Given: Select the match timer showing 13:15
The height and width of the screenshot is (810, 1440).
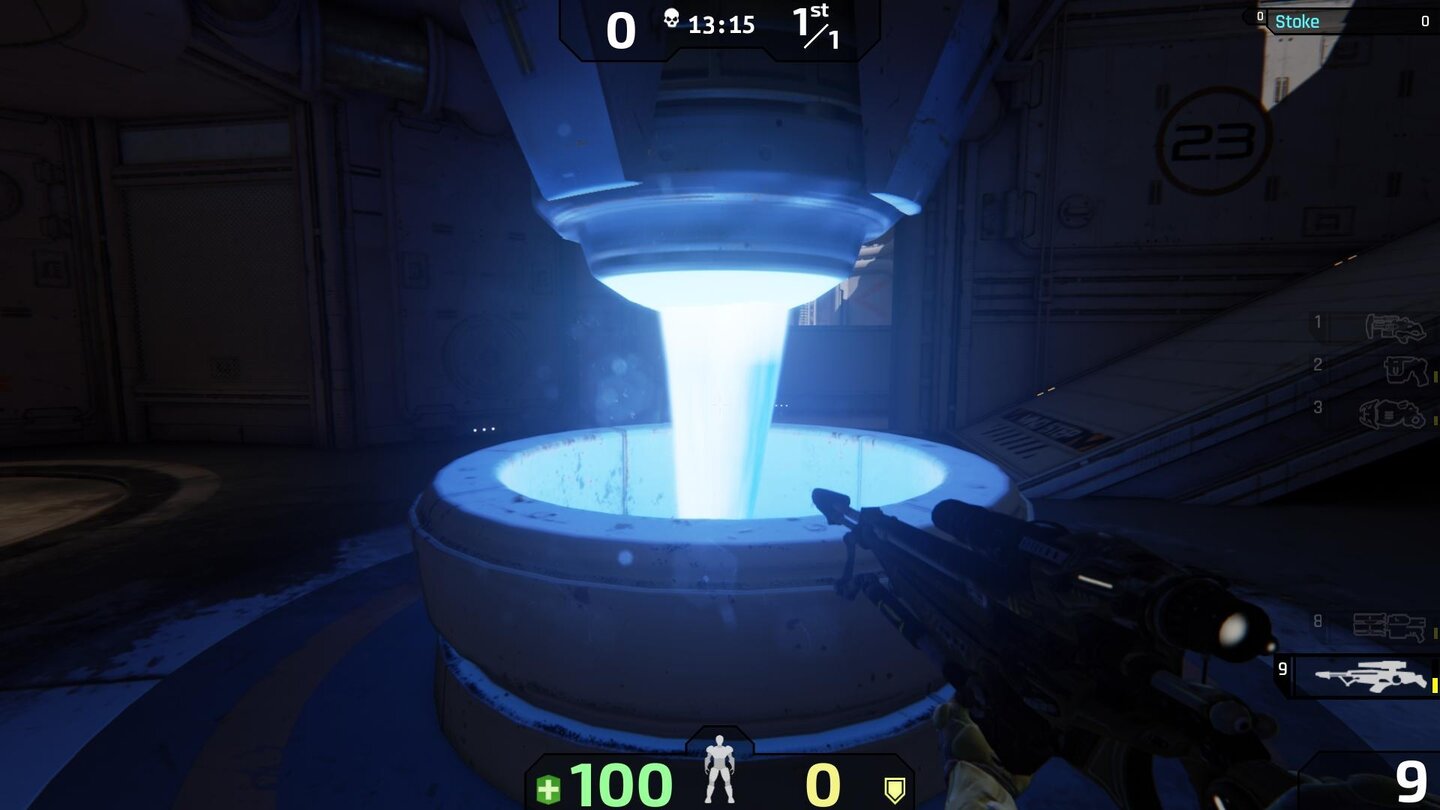Looking at the screenshot, I should click(x=722, y=25).
